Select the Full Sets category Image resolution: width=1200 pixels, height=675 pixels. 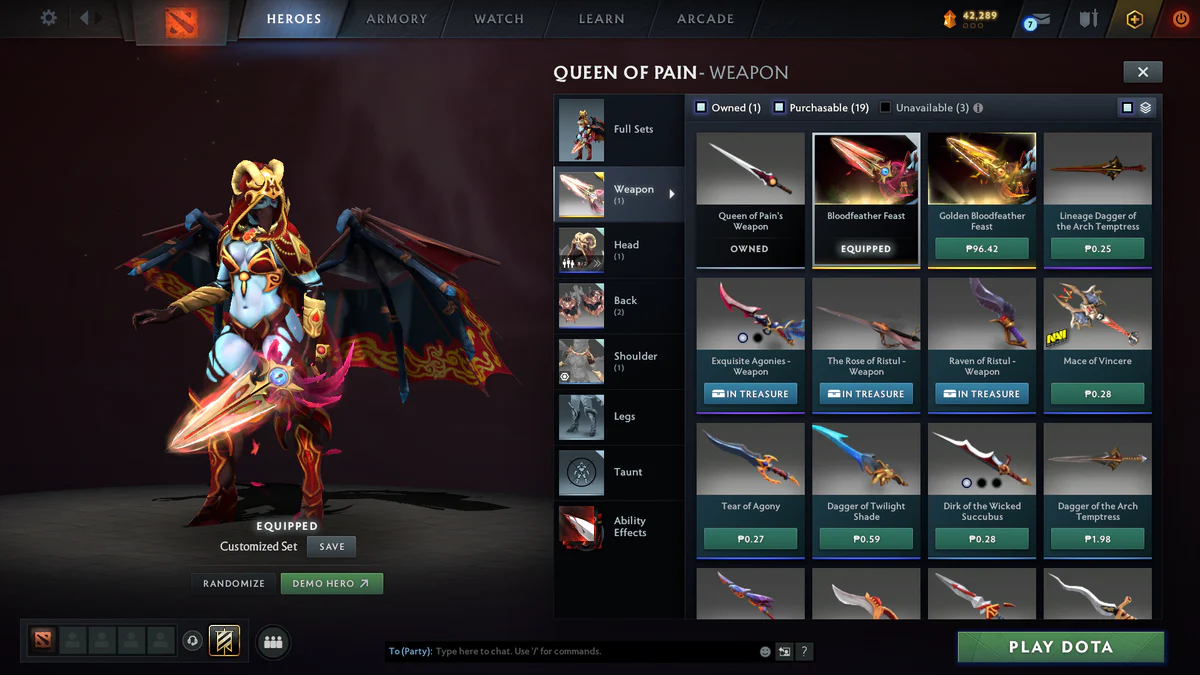pyautogui.click(x=618, y=130)
